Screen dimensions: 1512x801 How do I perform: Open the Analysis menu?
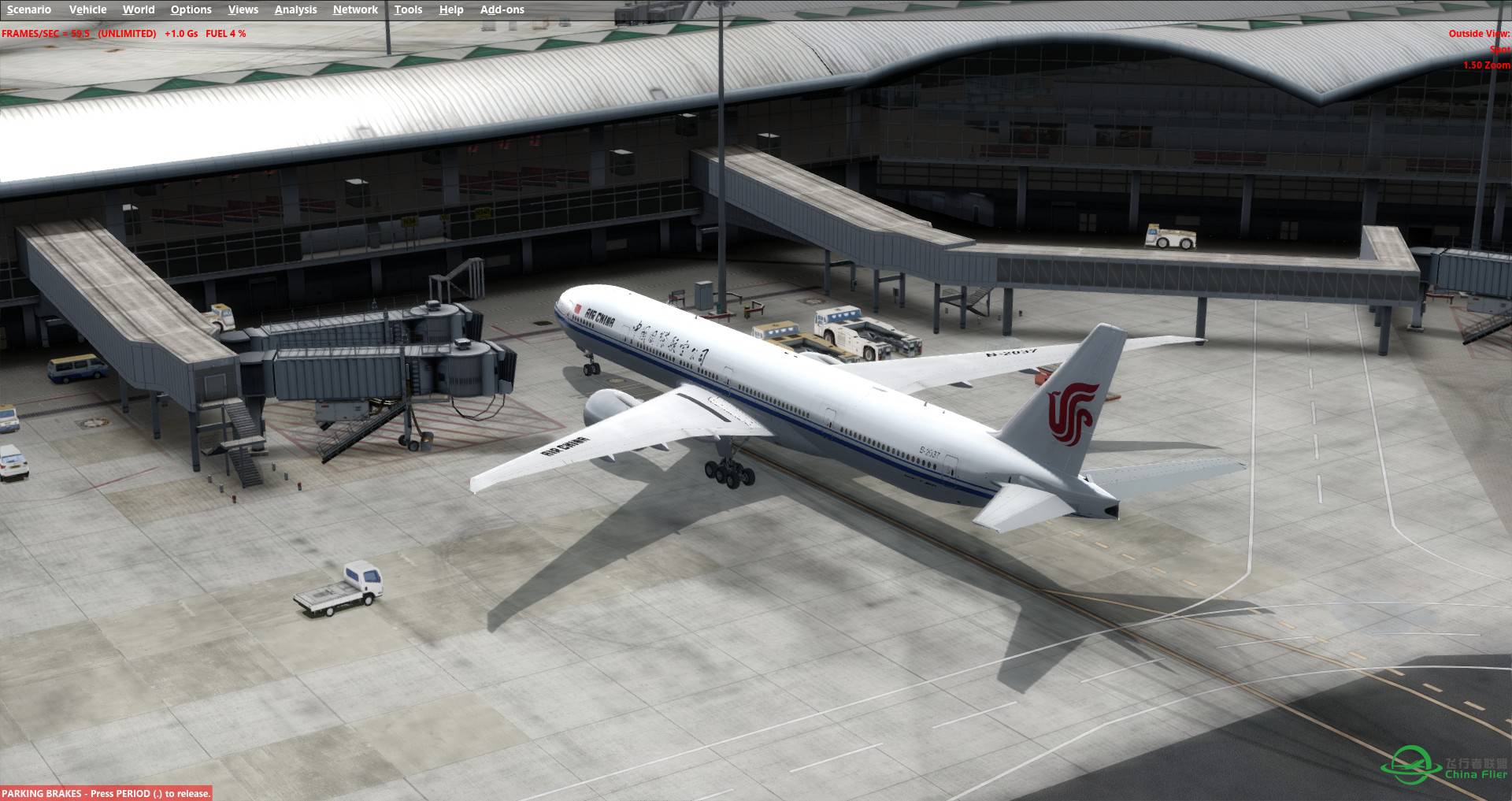click(295, 9)
